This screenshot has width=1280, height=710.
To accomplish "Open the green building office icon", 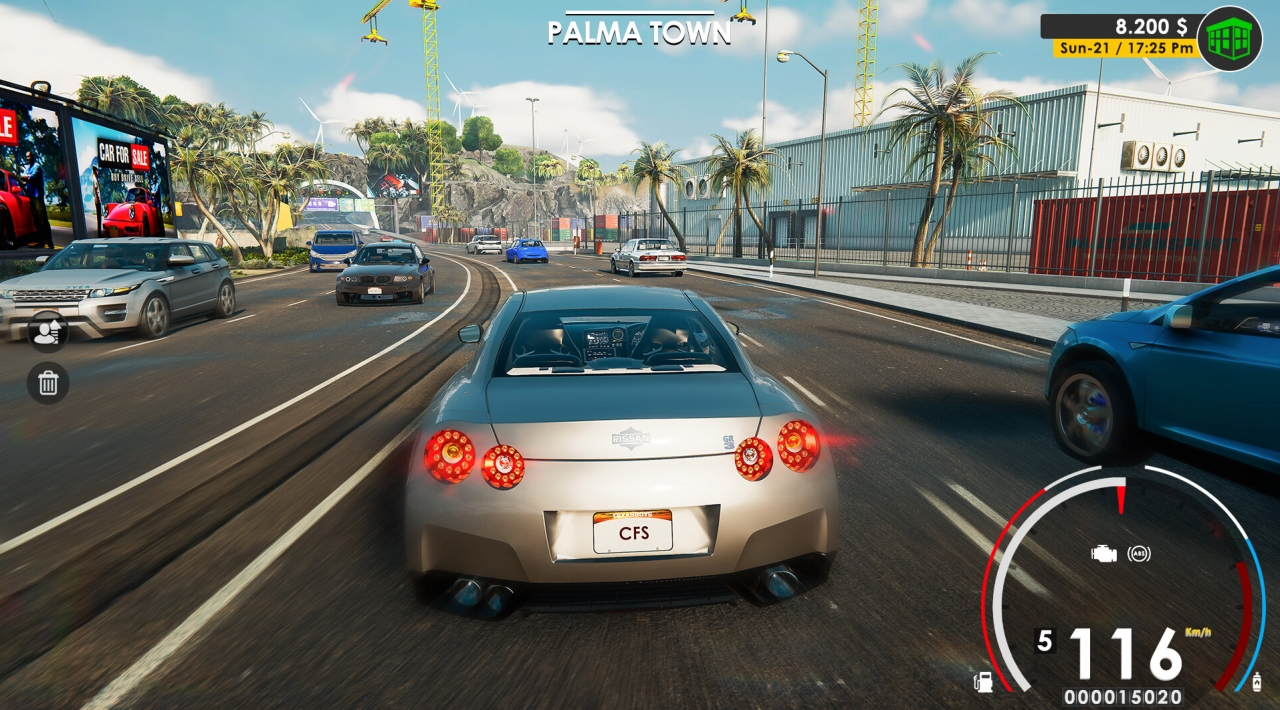I will coord(1229,38).
